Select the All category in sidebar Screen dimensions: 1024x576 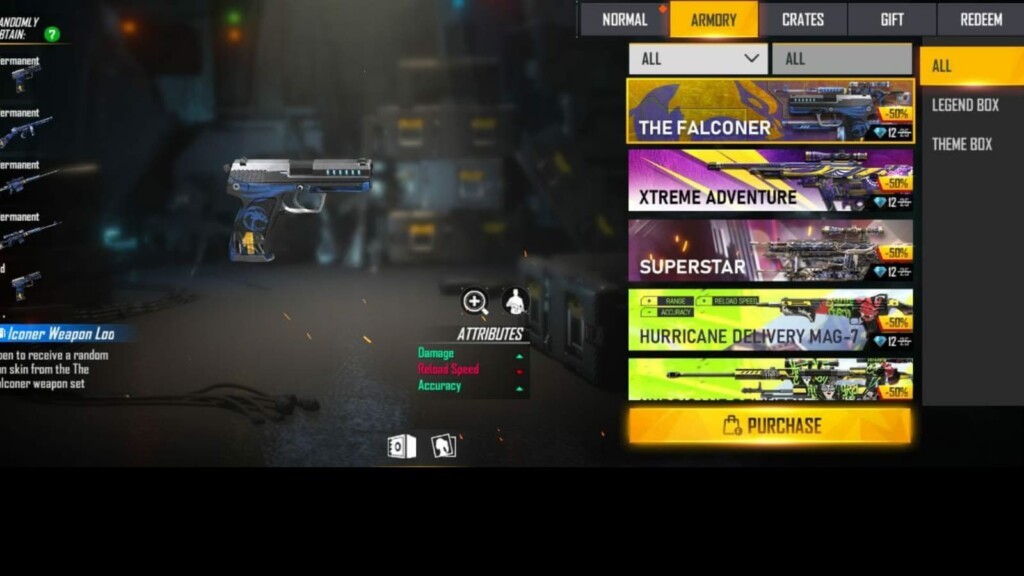point(942,66)
